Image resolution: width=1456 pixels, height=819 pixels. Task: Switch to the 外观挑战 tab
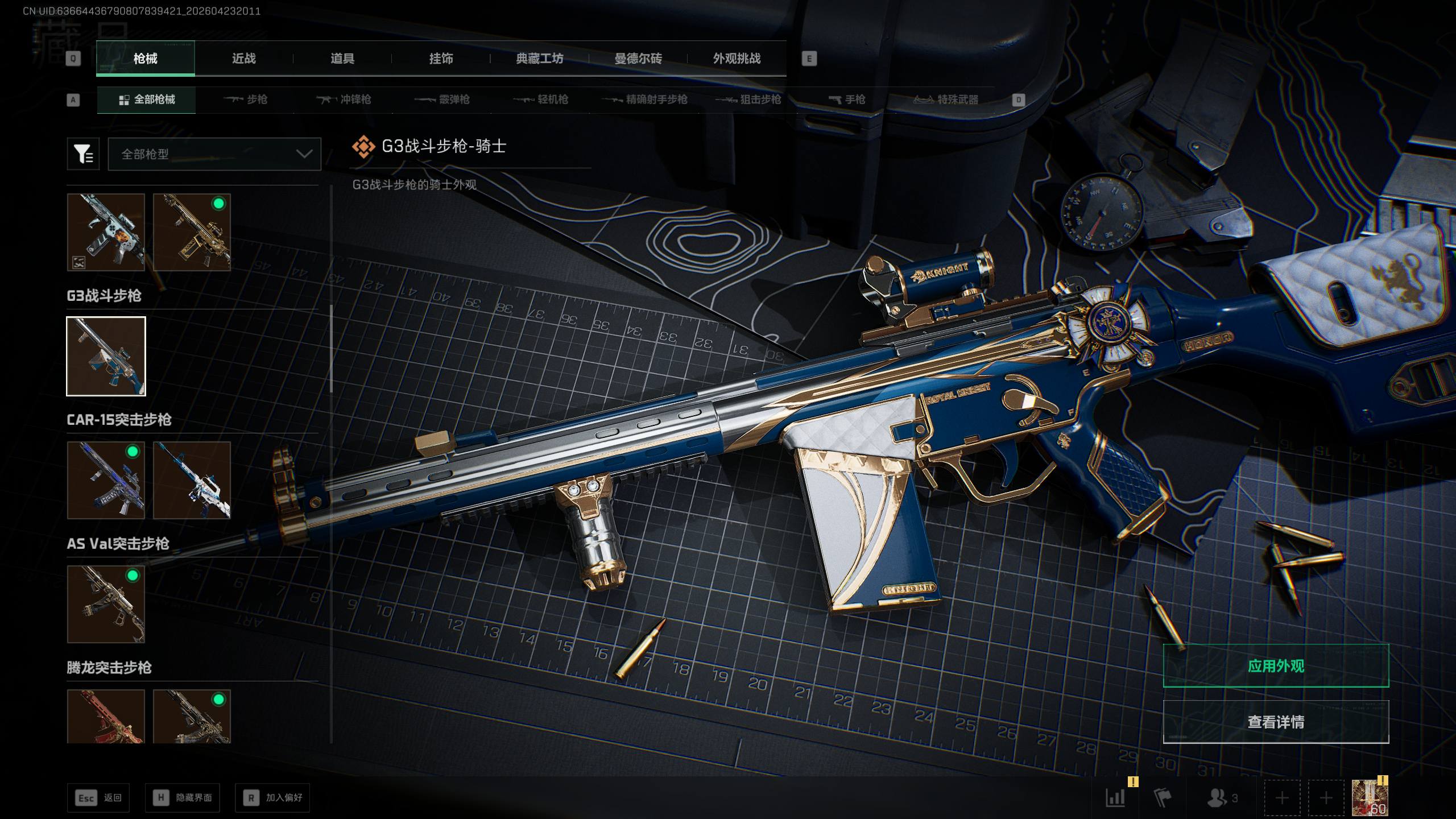tap(737, 59)
